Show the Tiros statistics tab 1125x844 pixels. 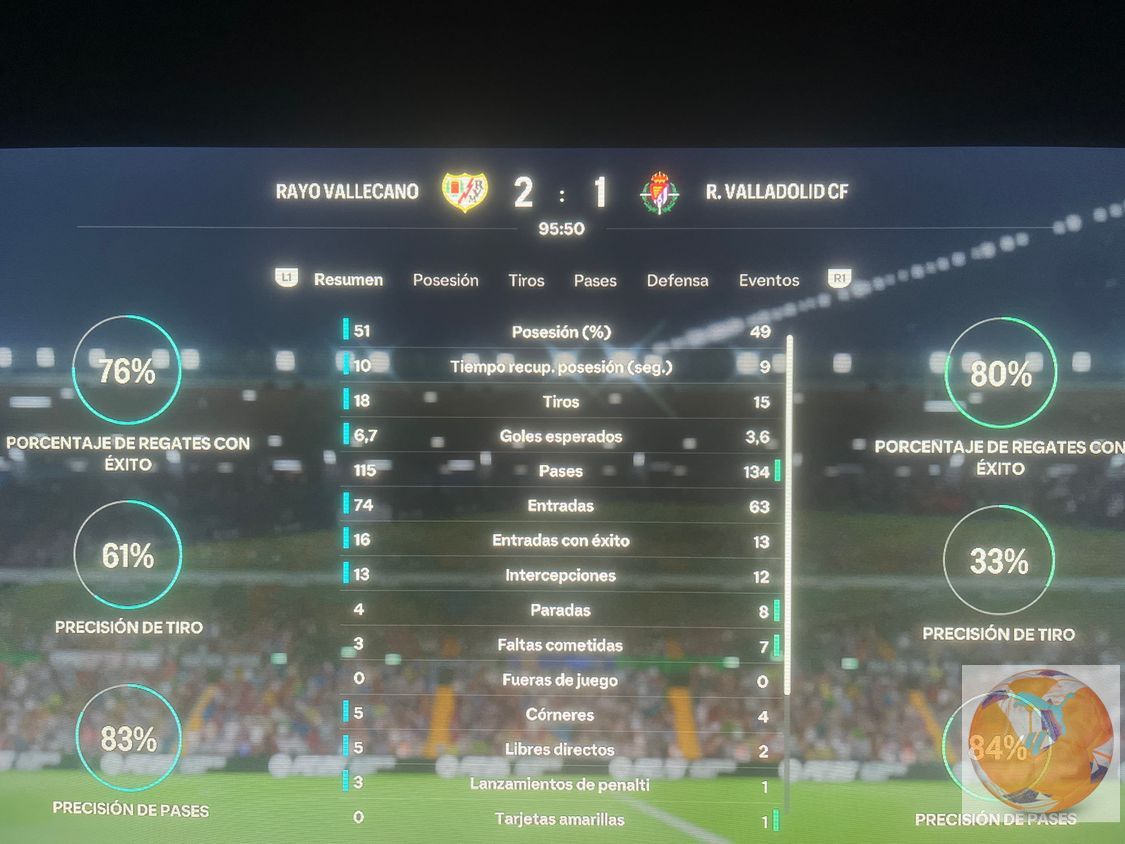click(x=526, y=280)
